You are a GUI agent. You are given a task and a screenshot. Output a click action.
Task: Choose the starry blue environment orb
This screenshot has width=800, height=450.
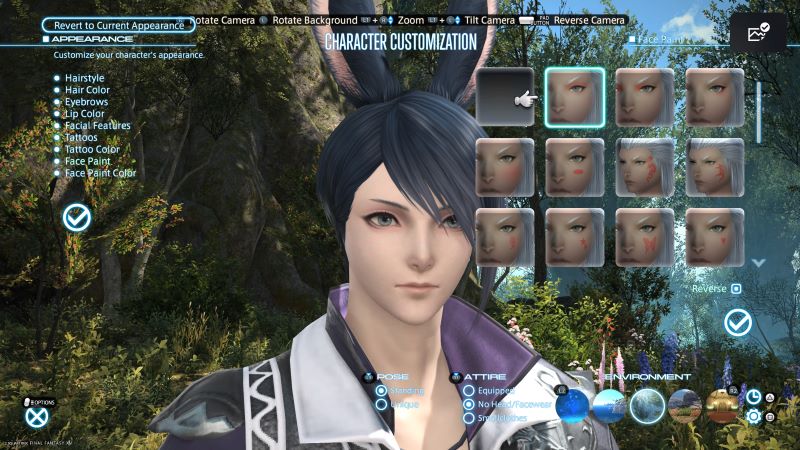pos(573,404)
